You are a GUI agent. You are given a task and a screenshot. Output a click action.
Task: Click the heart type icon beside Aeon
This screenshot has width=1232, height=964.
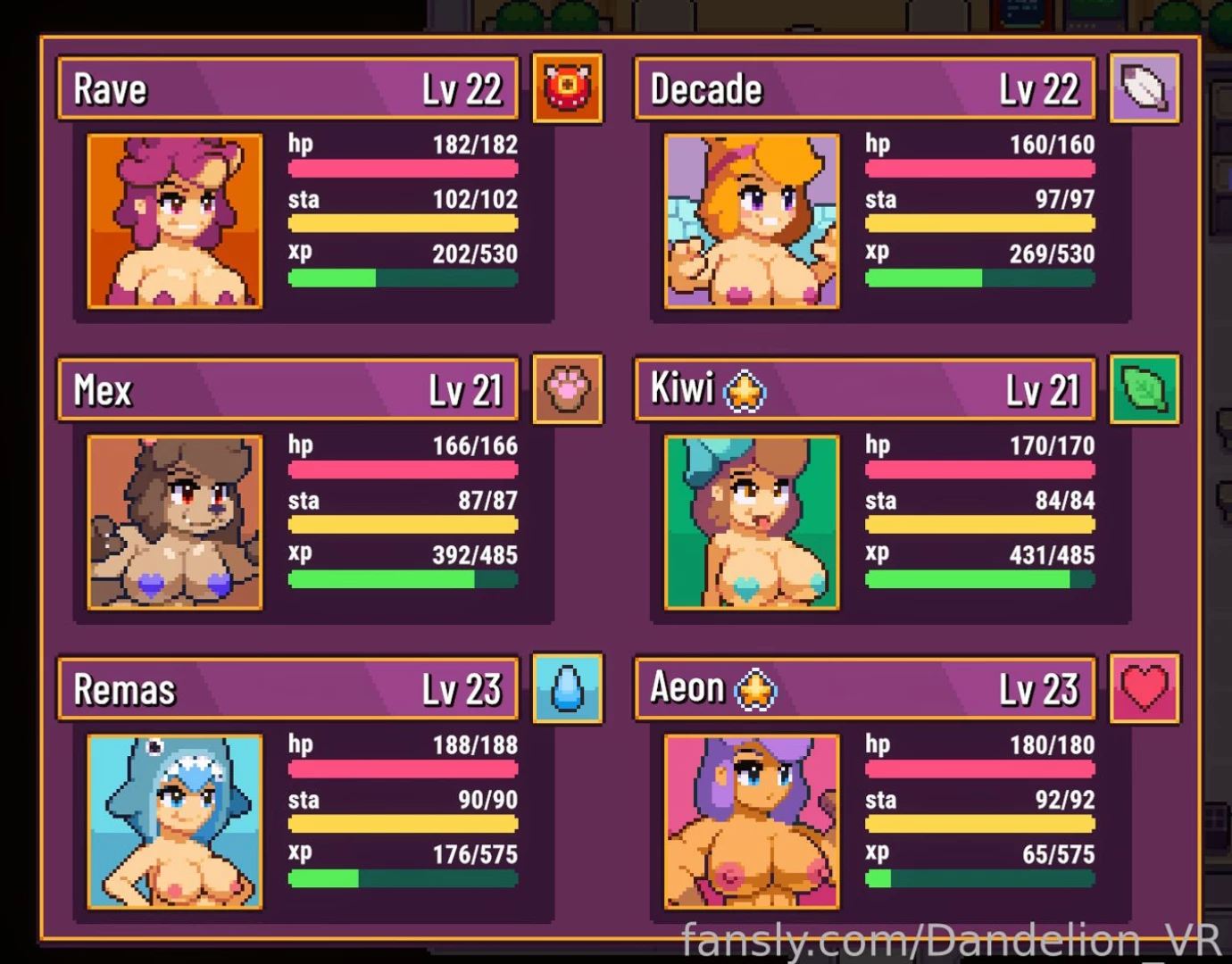click(x=1145, y=689)
